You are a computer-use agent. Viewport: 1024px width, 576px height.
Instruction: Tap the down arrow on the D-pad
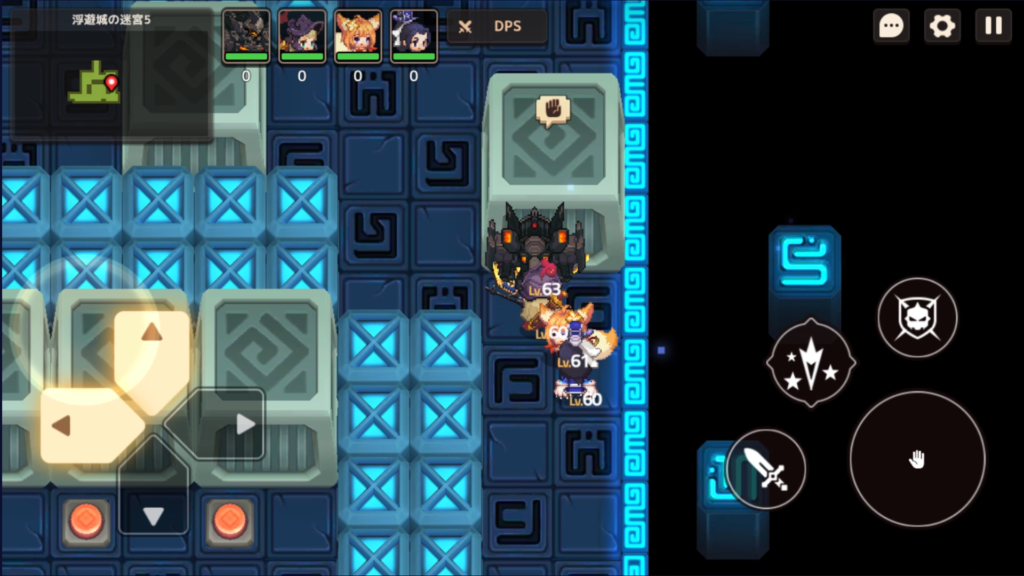click(153, 500)
